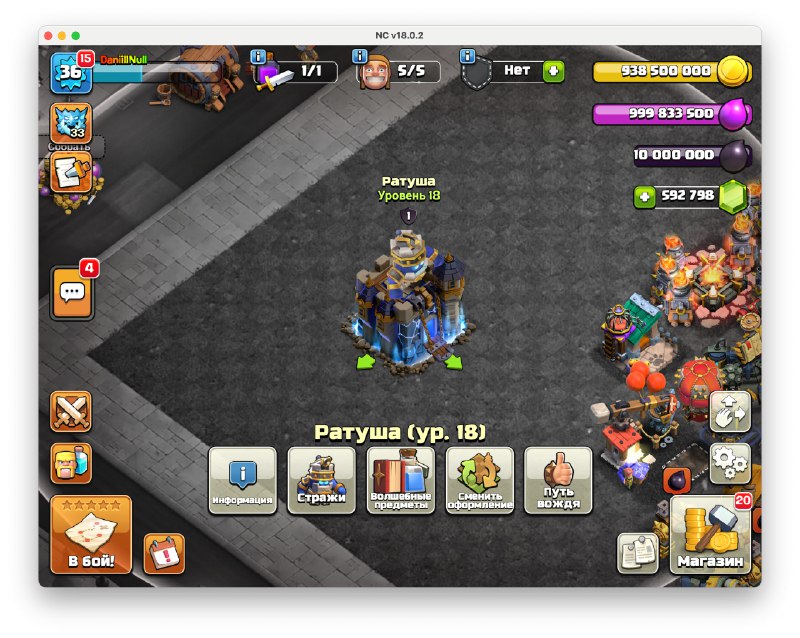The width and height of the screenshot is (800, 638).
Task: Open the Магазин shop
Action: coord(710,536)
